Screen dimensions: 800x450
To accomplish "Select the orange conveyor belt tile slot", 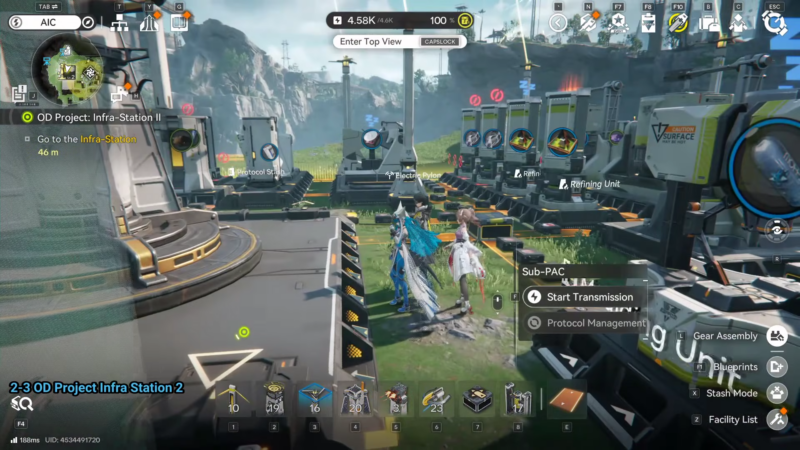I will (567, 398).
